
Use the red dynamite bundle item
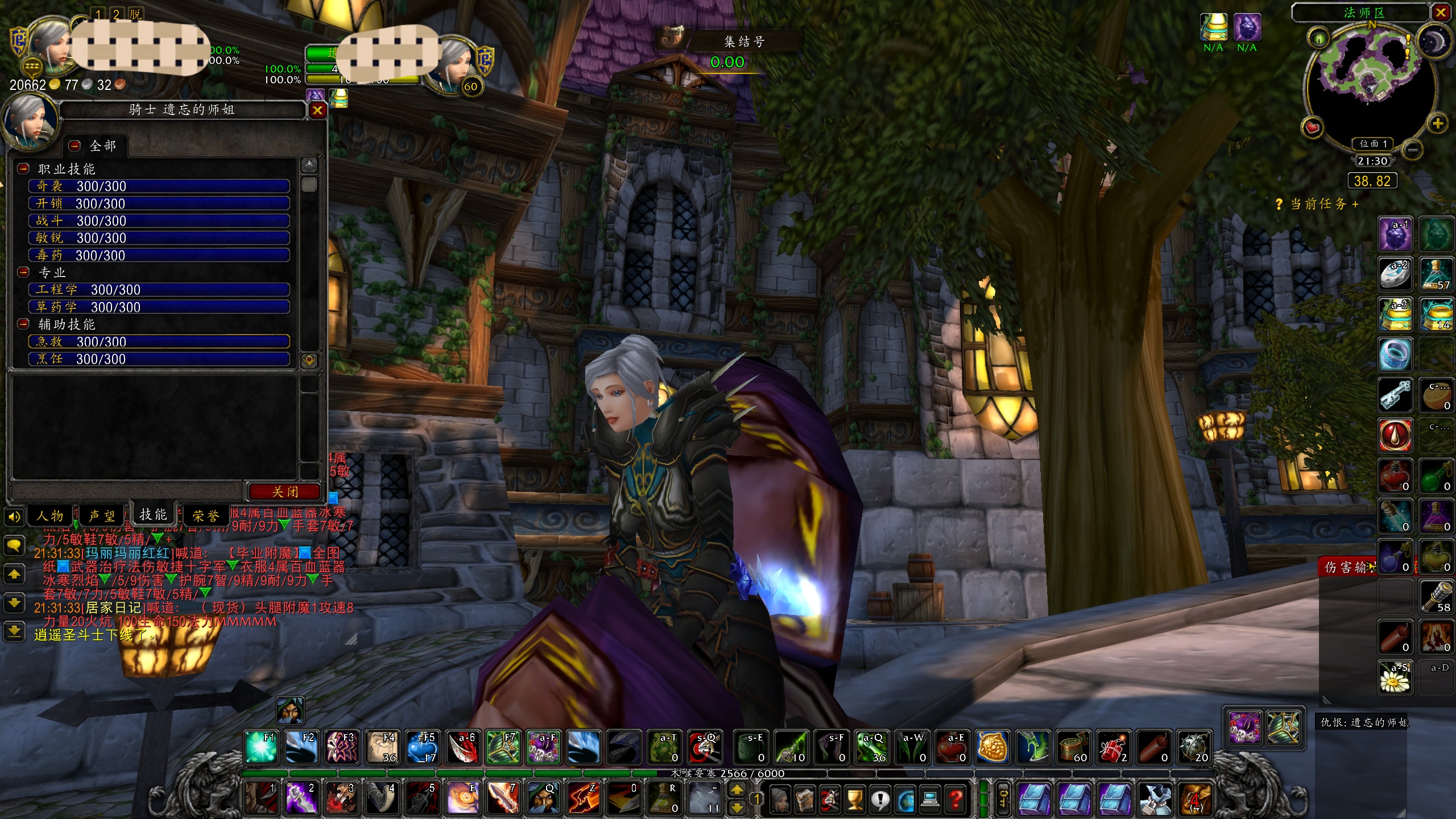point(1112,747)
